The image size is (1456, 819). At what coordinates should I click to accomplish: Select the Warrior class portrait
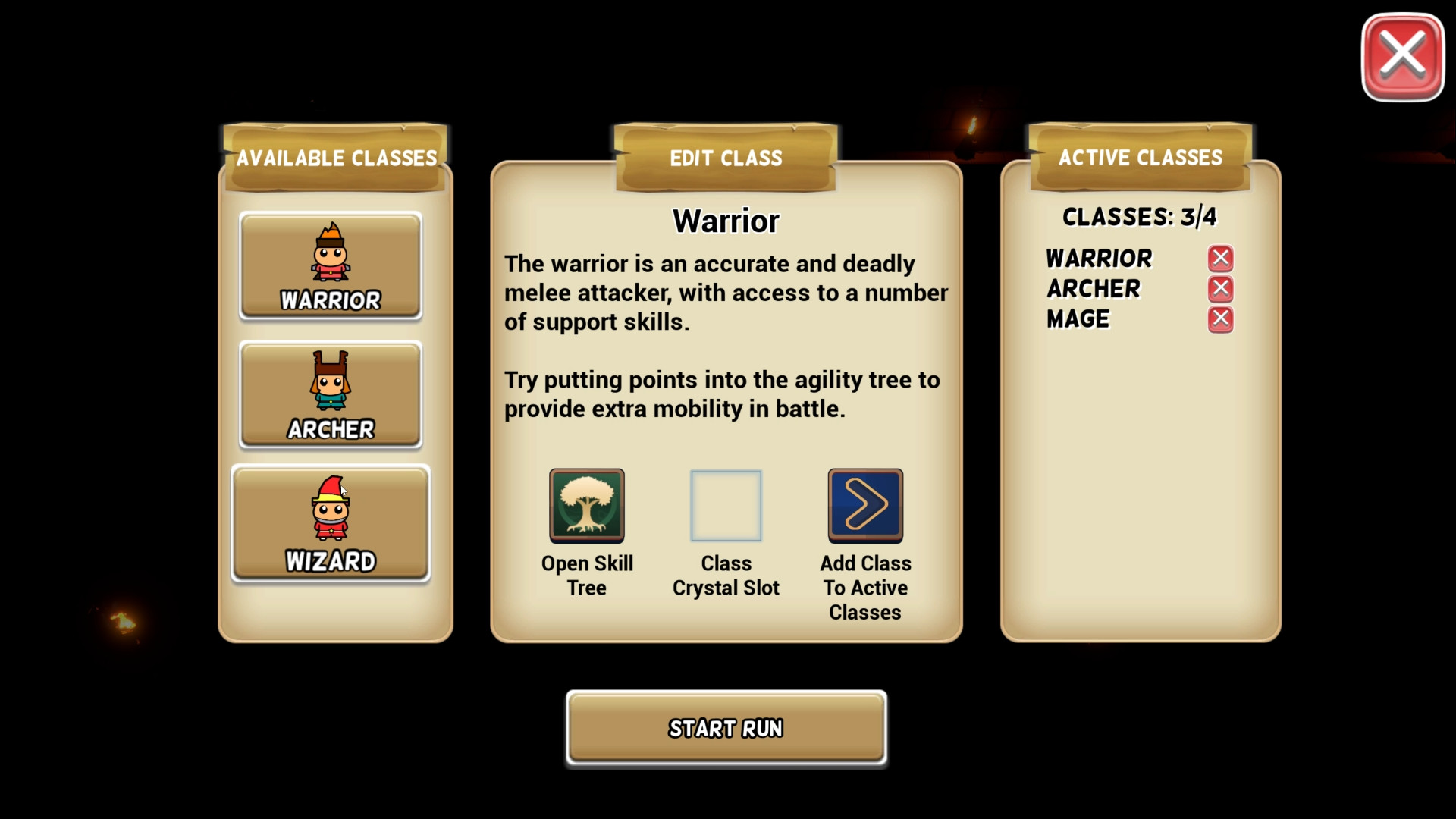330,266
